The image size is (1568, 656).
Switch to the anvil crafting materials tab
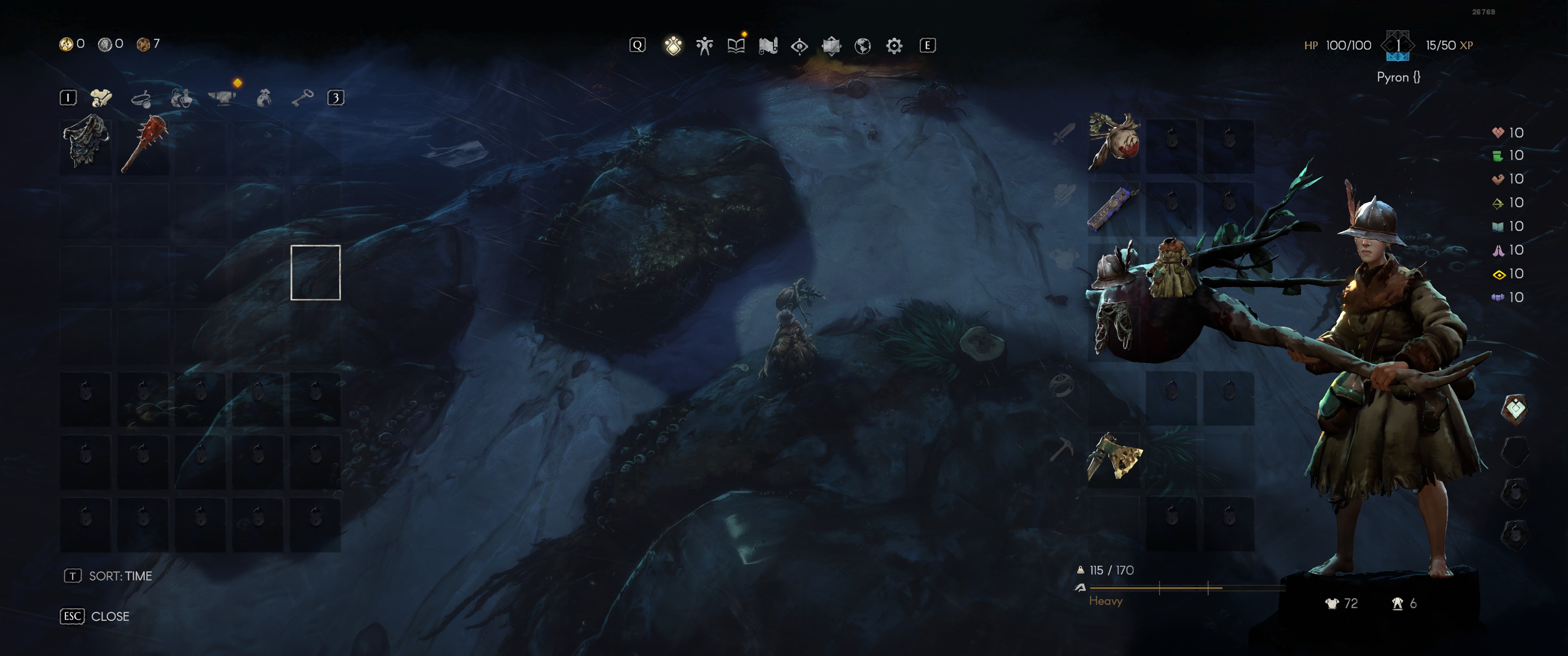pyautogui.click(x=222, y=97)
